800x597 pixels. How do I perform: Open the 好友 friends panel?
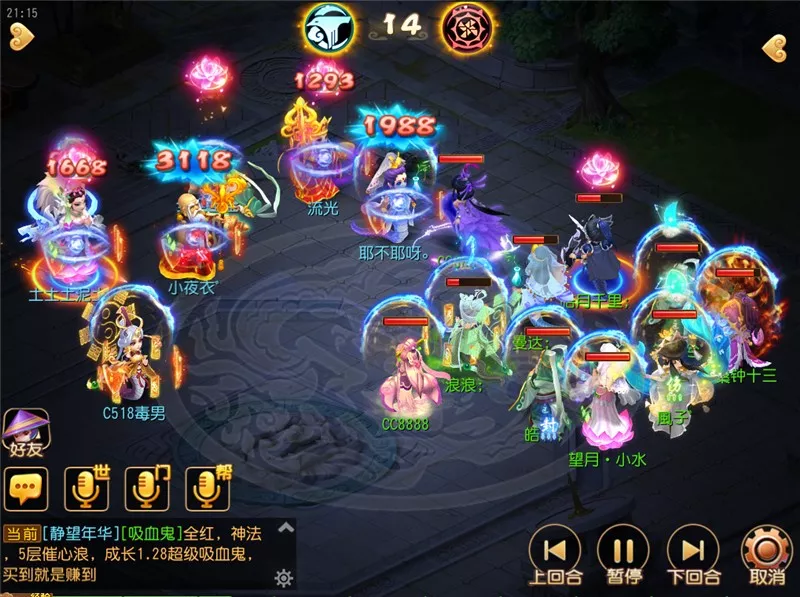click(25, 433)
